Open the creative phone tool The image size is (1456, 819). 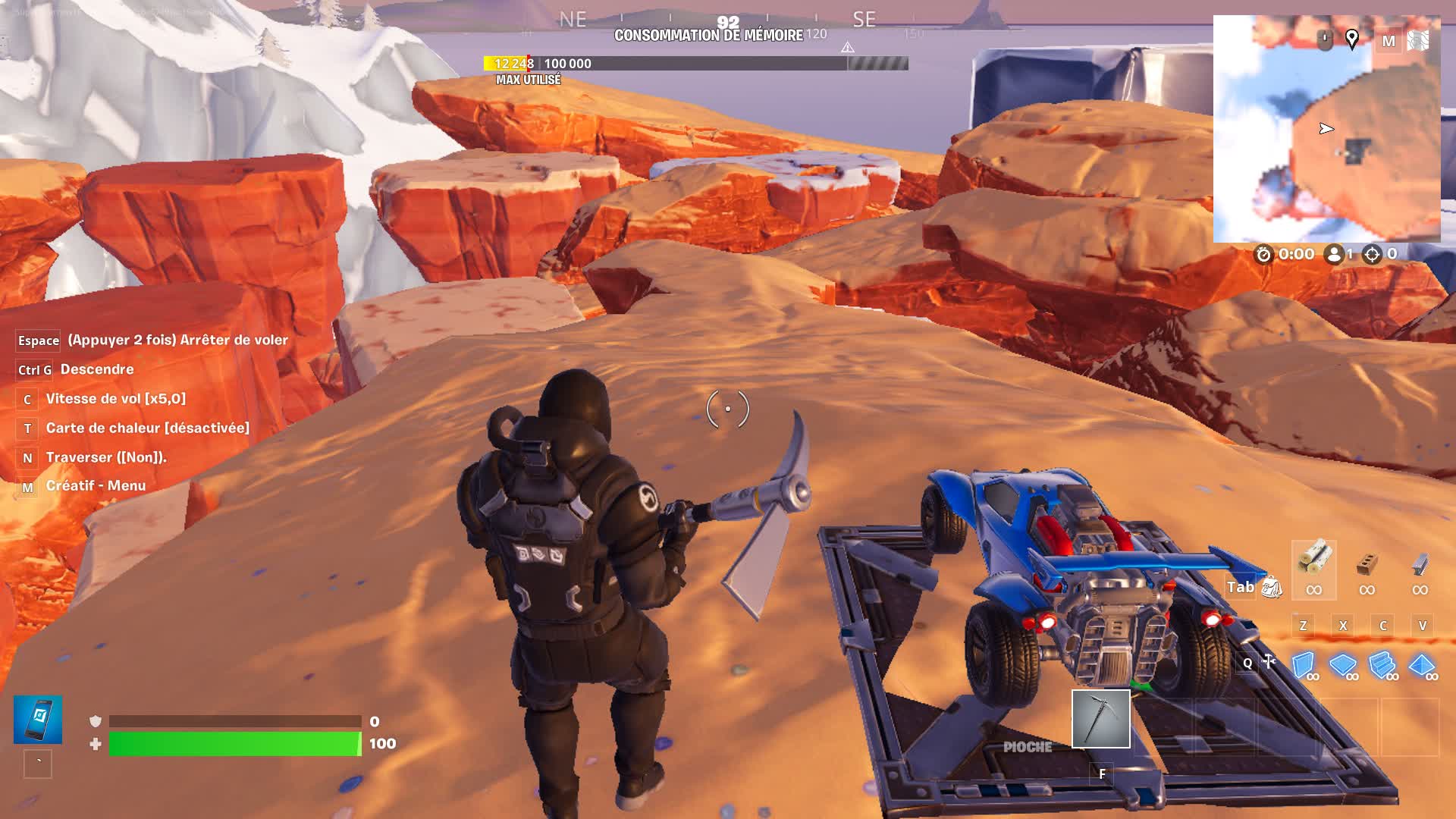(38, 719)
